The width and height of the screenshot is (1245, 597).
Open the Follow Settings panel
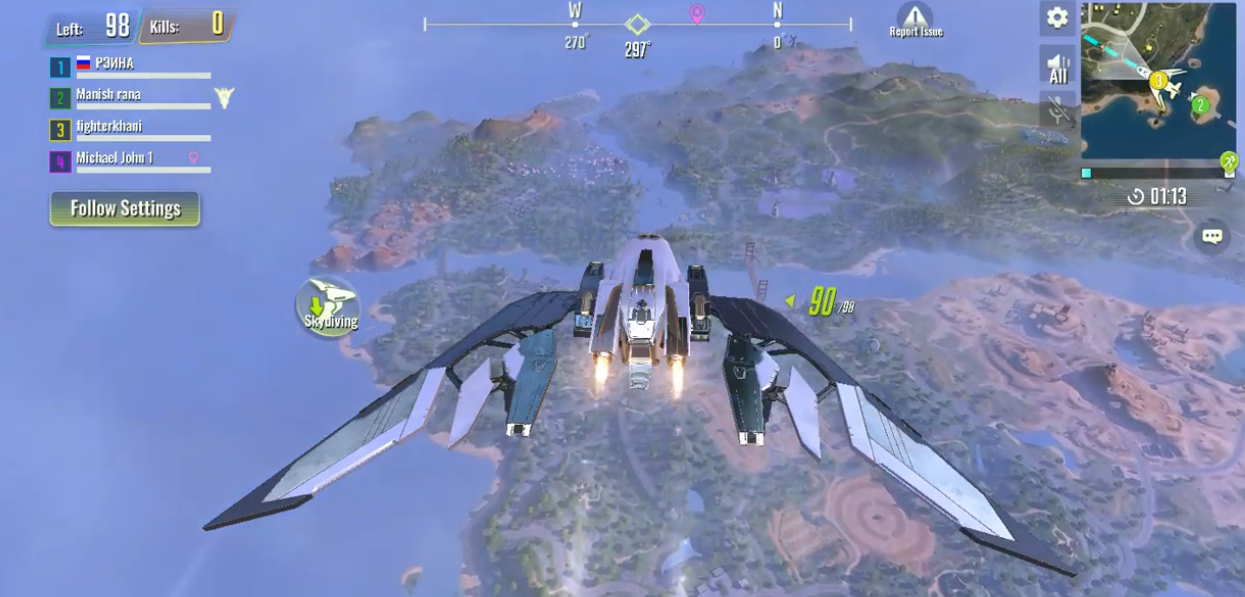point(125,208)
